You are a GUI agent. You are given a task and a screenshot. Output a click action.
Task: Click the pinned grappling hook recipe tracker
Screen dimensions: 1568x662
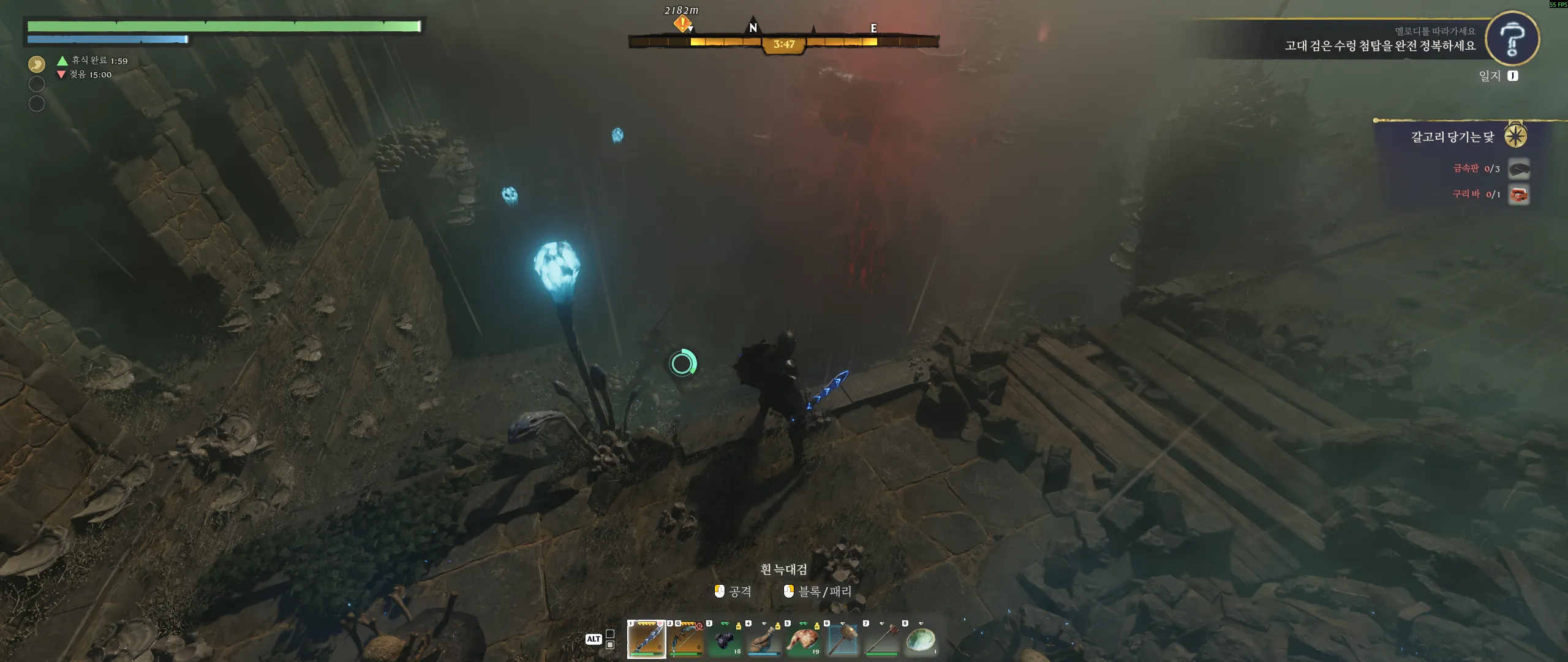[x=1452, y=137]
